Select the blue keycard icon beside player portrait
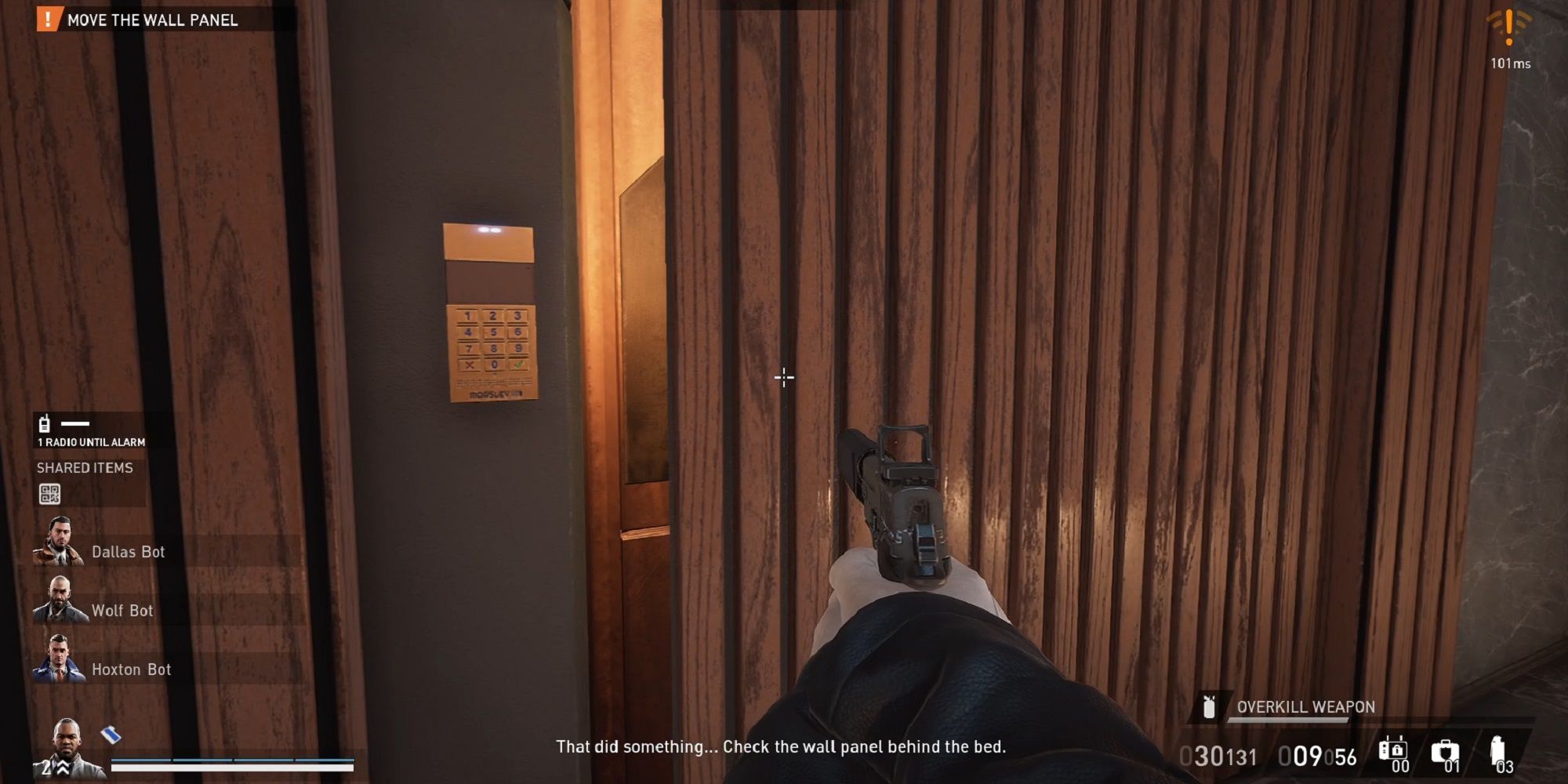 110,733
